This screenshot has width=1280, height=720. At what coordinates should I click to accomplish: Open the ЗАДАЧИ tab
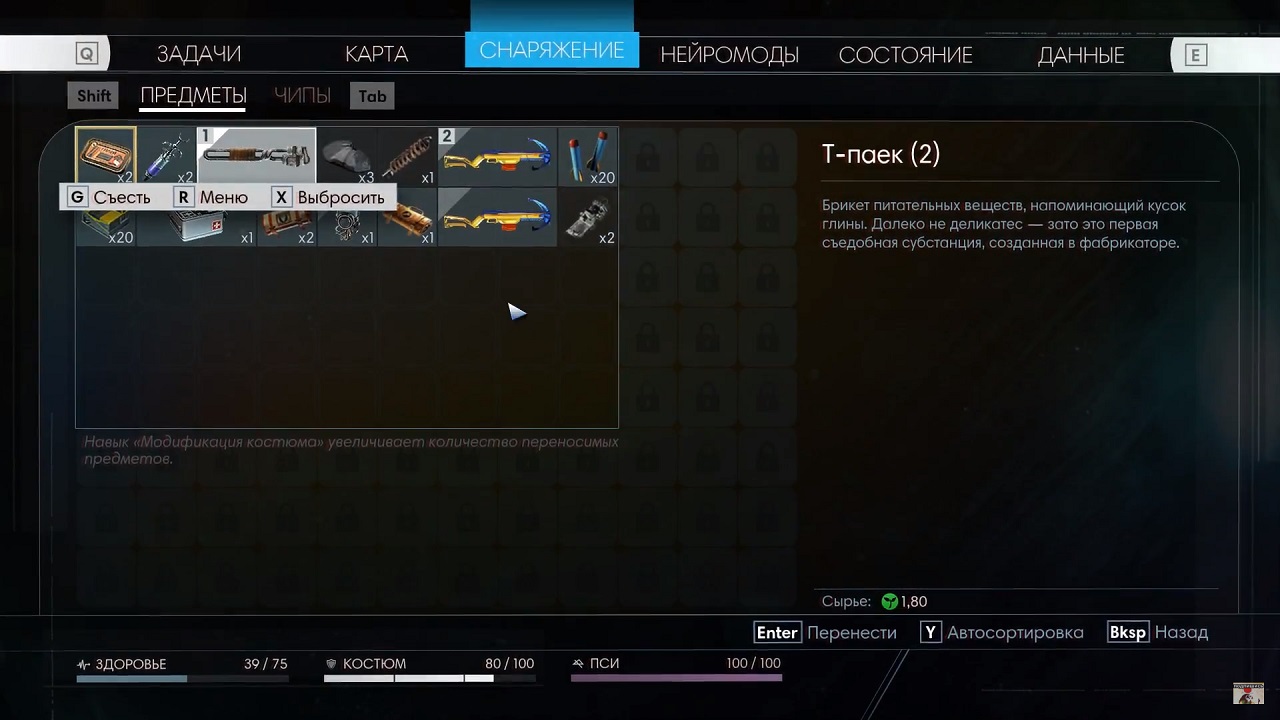(198, 54)
